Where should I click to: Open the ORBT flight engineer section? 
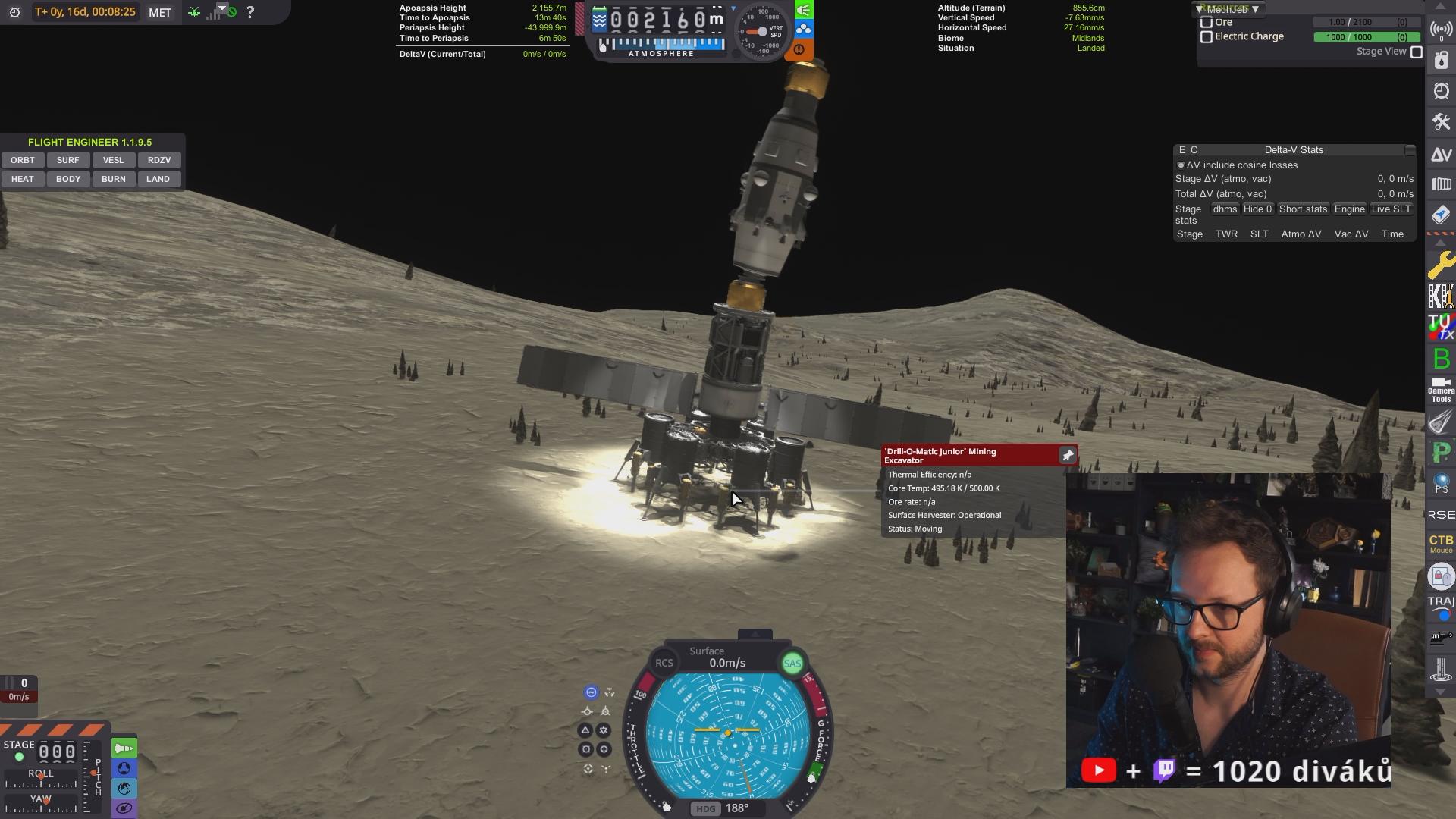pos(23,160)
